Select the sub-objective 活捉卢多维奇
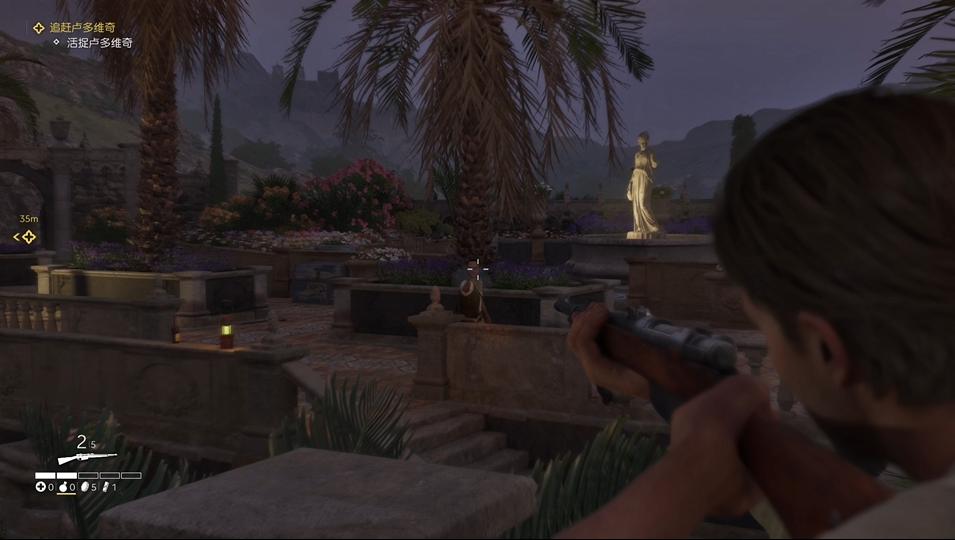The image size is (955, 540). (98, 43)
